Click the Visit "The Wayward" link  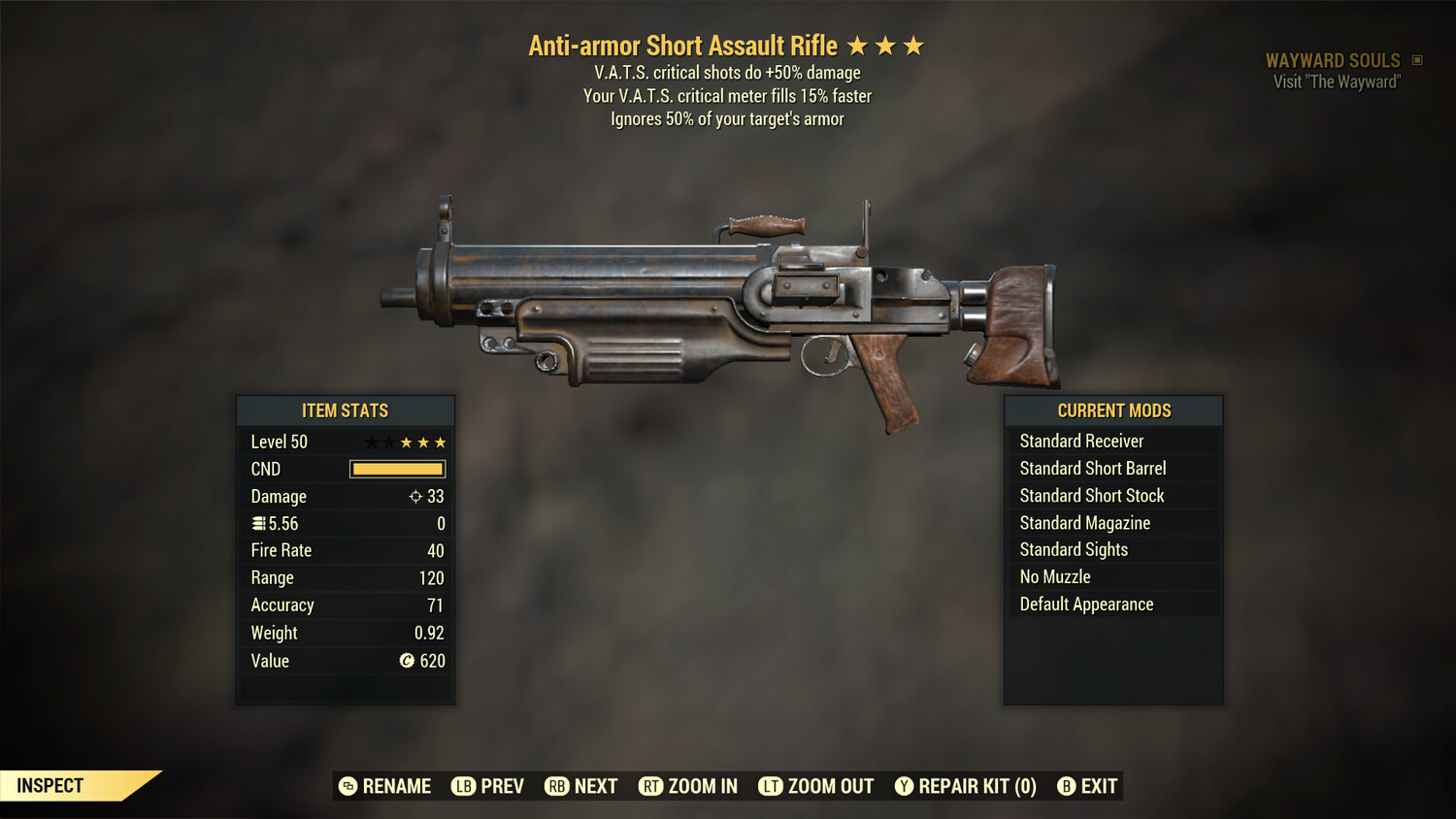tap(1336, 82)
